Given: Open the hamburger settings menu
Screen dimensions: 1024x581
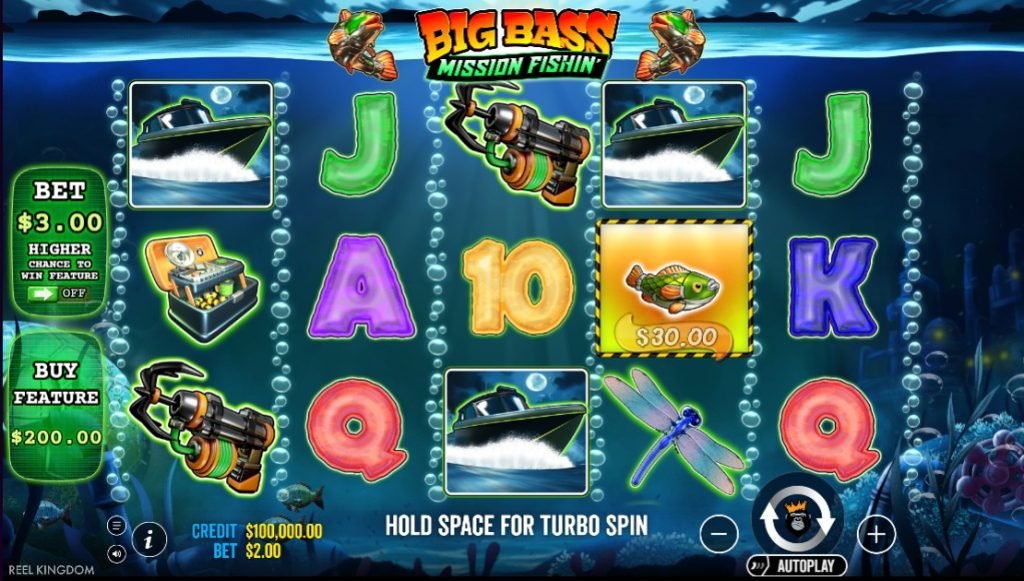Looking at the screenshot, I should pos(117,526).
